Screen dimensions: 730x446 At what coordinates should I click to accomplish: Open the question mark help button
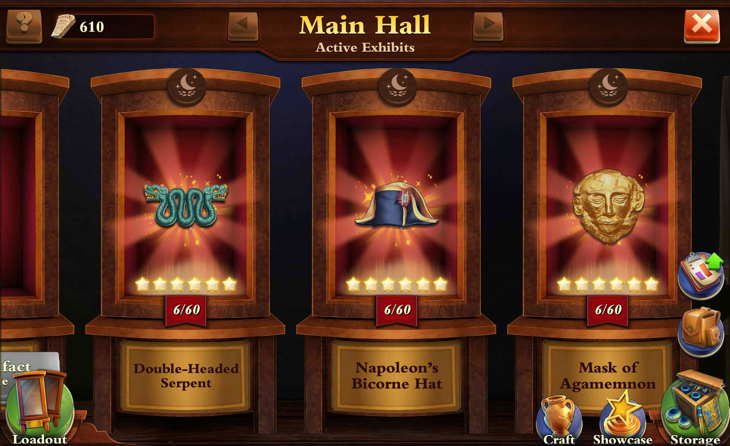point(24,25)
